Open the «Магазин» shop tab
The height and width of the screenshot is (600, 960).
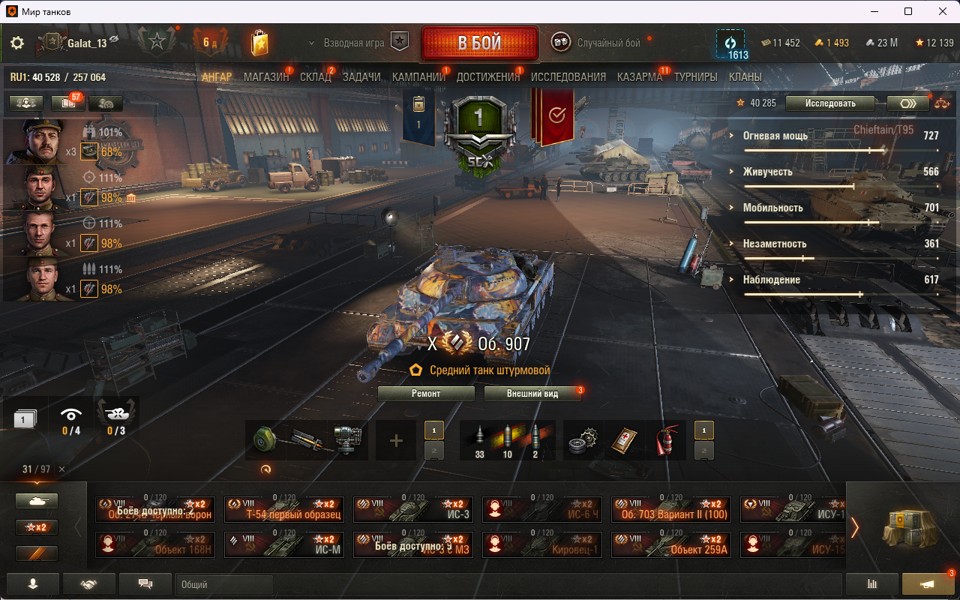click(266, 77)
